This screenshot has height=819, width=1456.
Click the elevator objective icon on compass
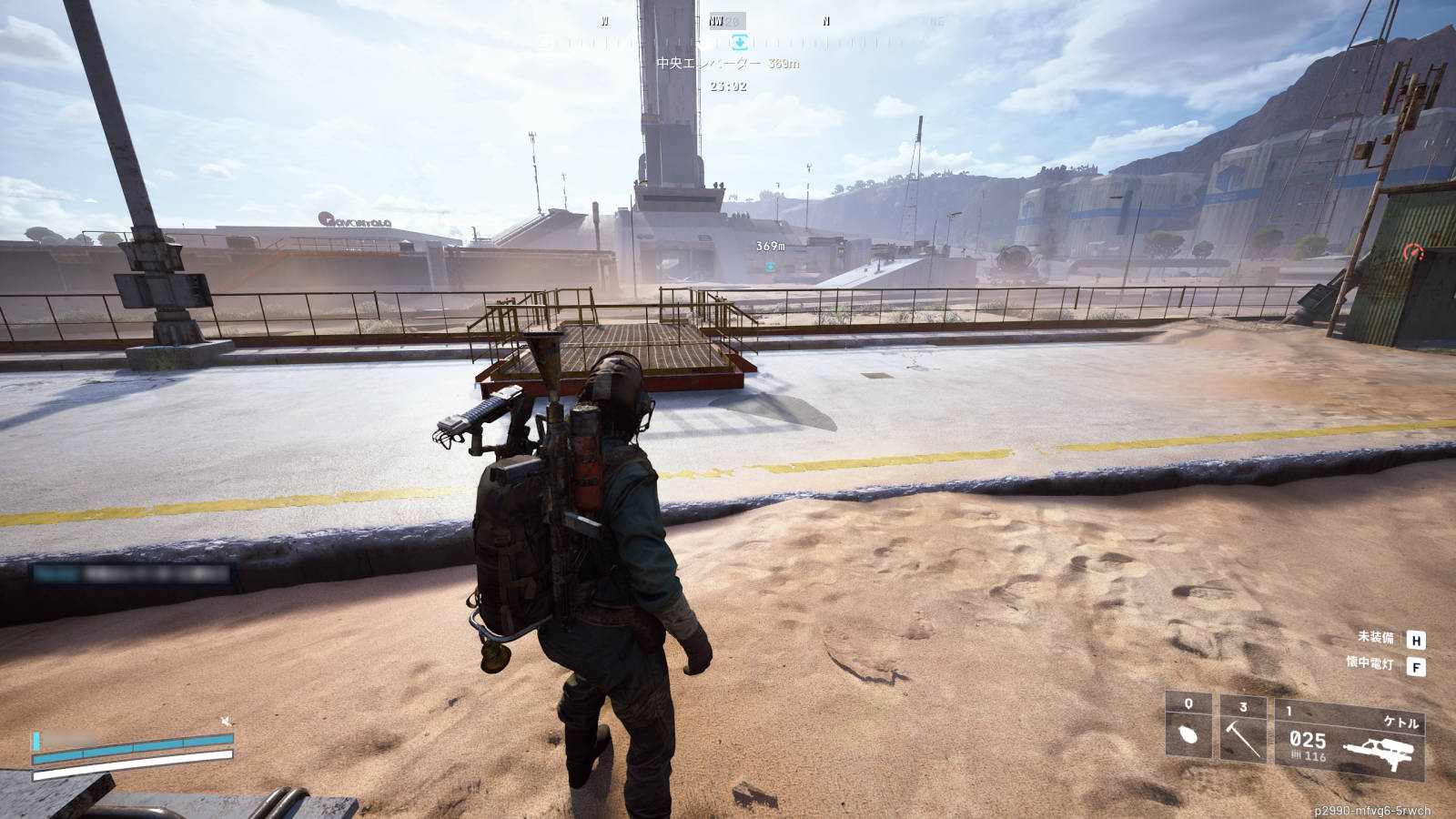(x=739, y=42)
